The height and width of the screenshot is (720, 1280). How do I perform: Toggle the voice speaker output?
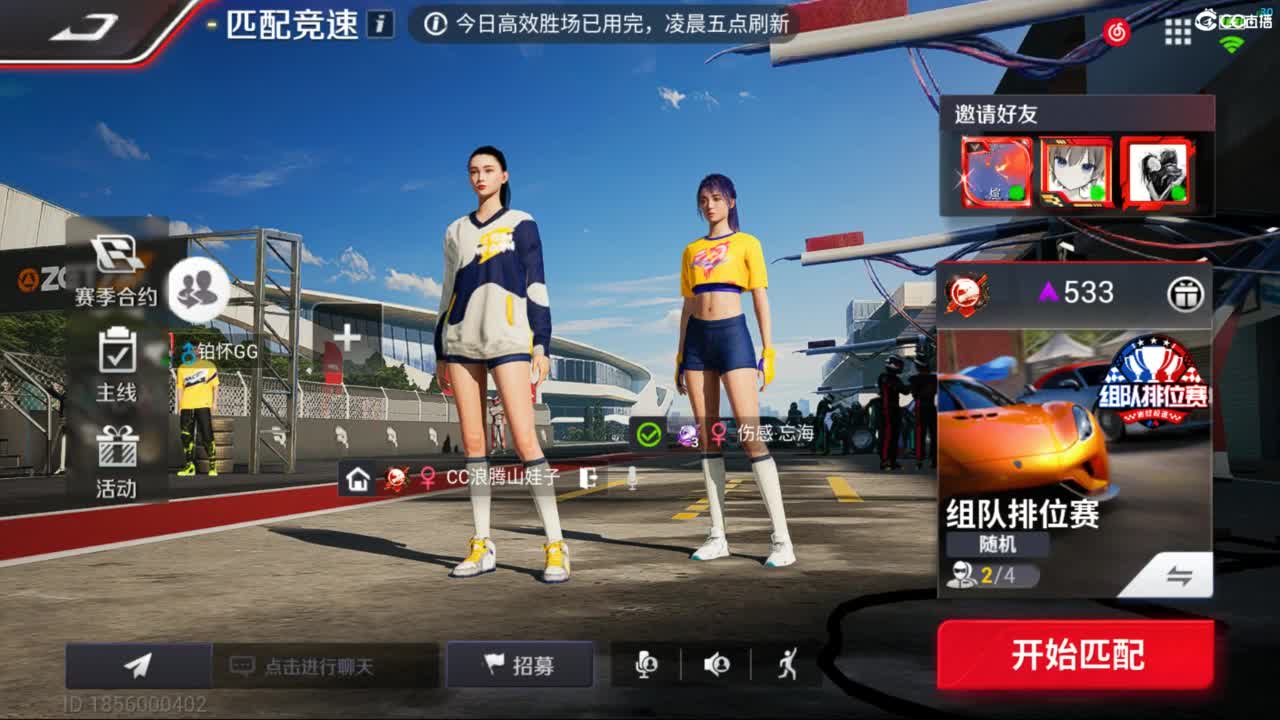pos(715,665)
